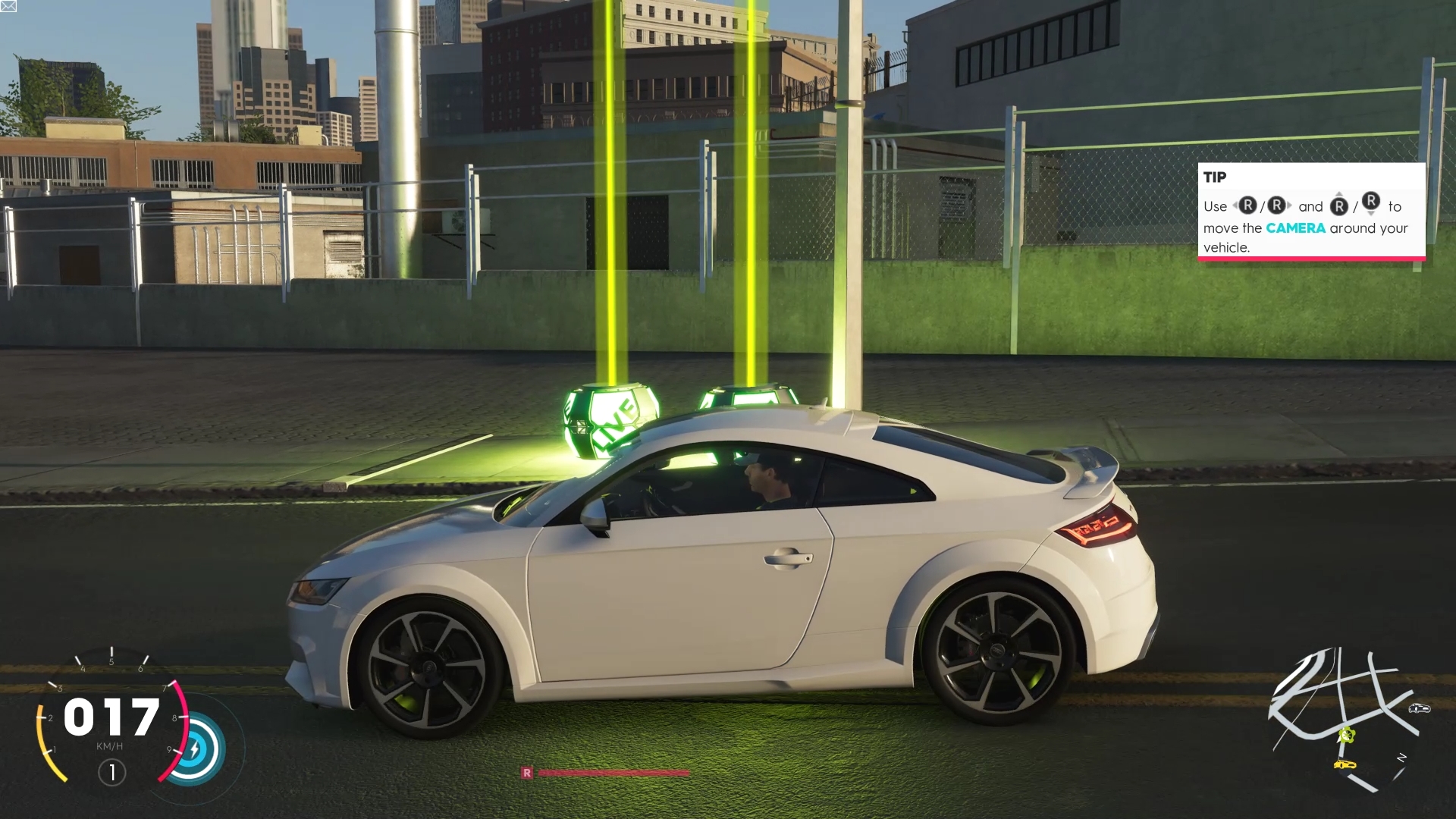Dismiss the TIP notification panel
1456x819 pixels.
tap(1311, 212)
